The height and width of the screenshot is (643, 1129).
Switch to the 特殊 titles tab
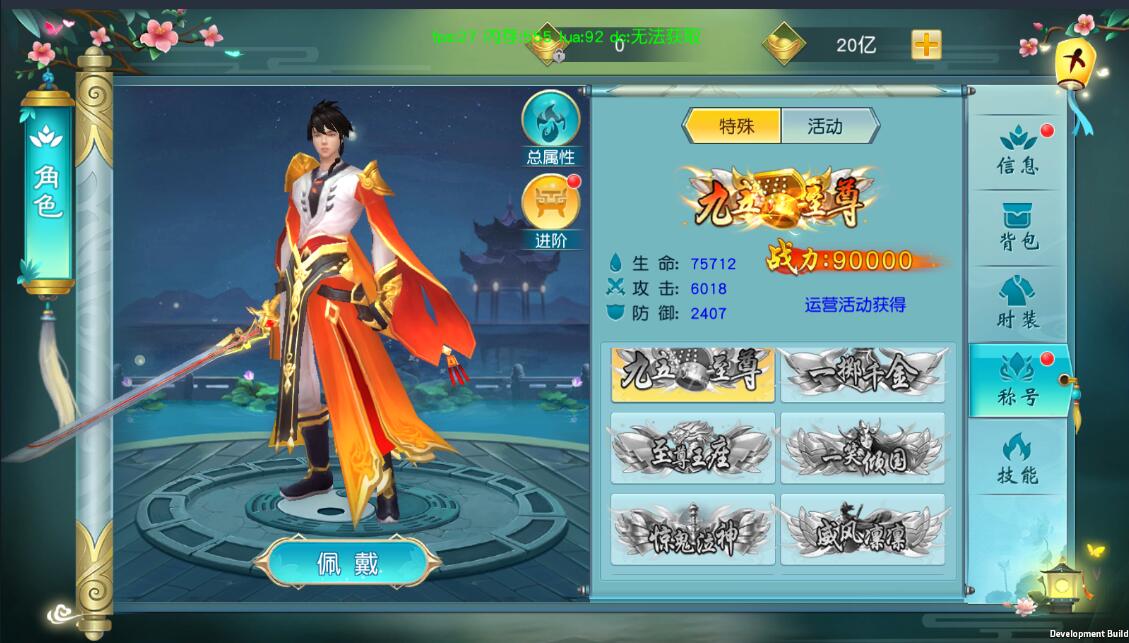coord(734,126)
